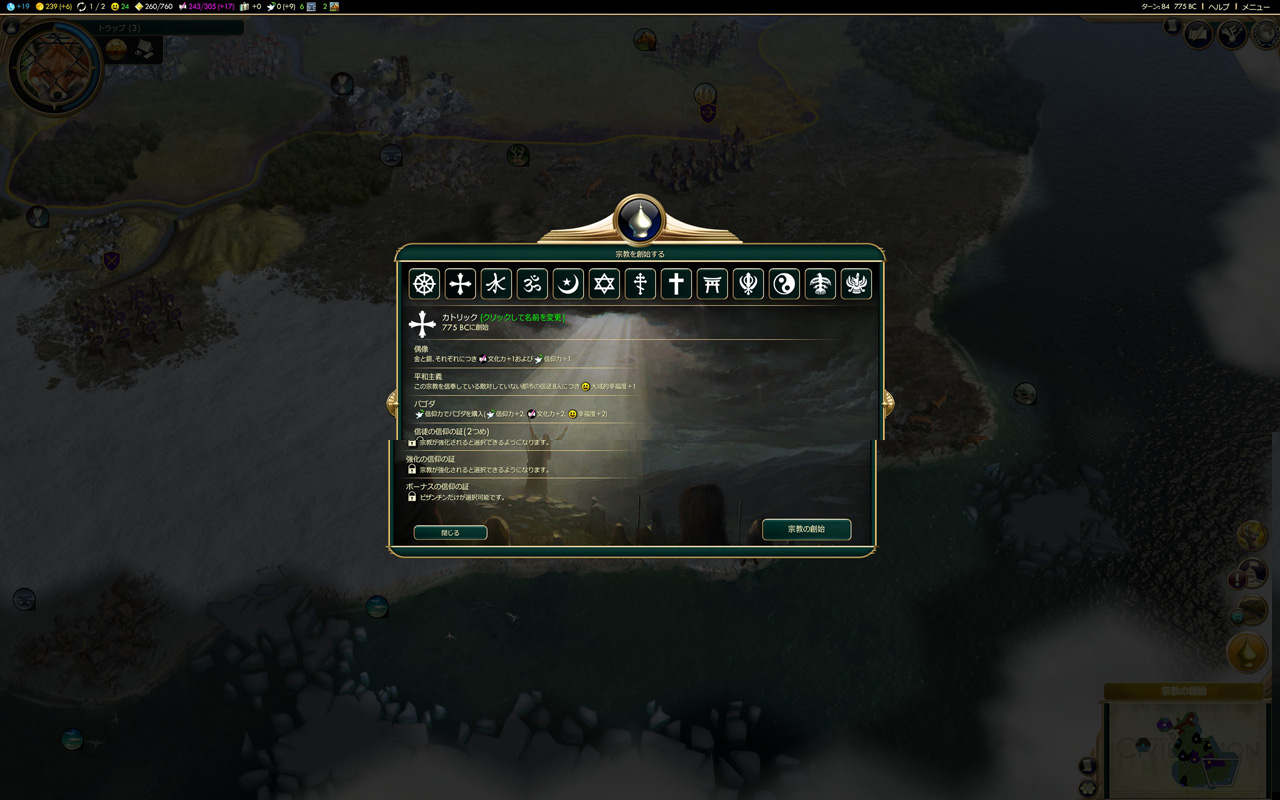Select the Shinto torii gate symbol
This screenshot has height=800, width=1280.
tap(712, 284)
